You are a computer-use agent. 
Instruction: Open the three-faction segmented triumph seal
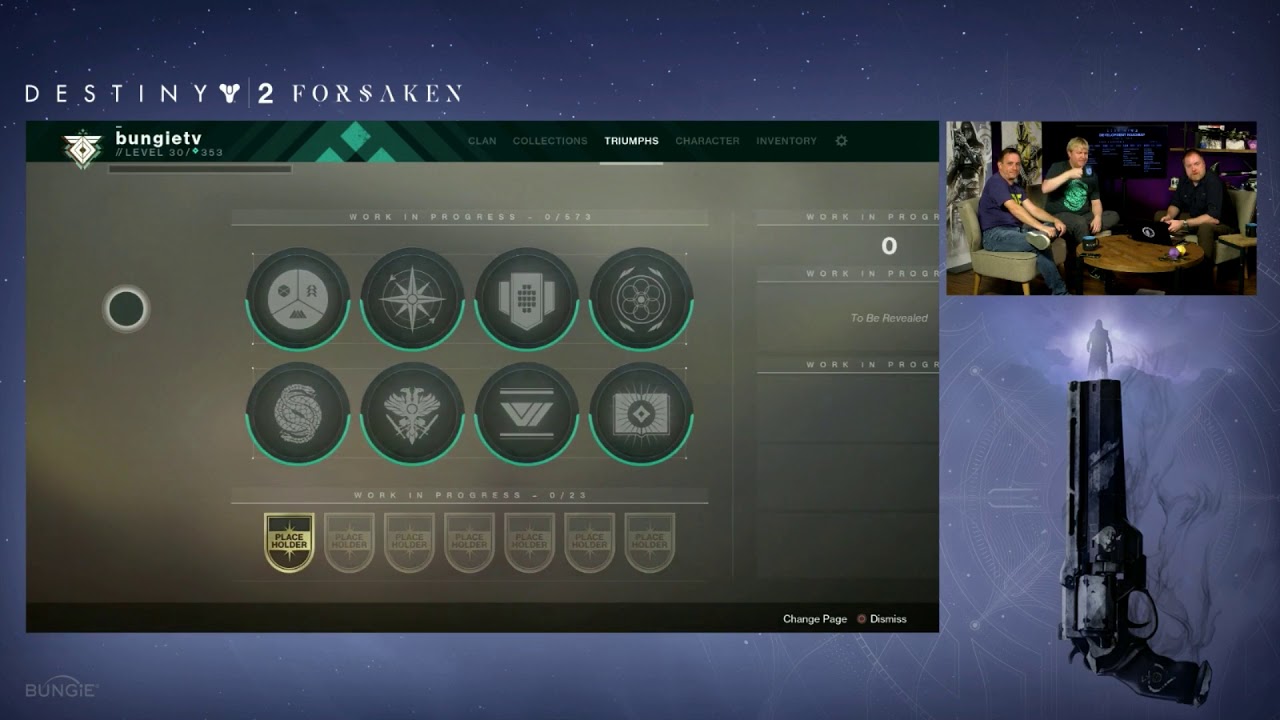[x=297, y=297]
